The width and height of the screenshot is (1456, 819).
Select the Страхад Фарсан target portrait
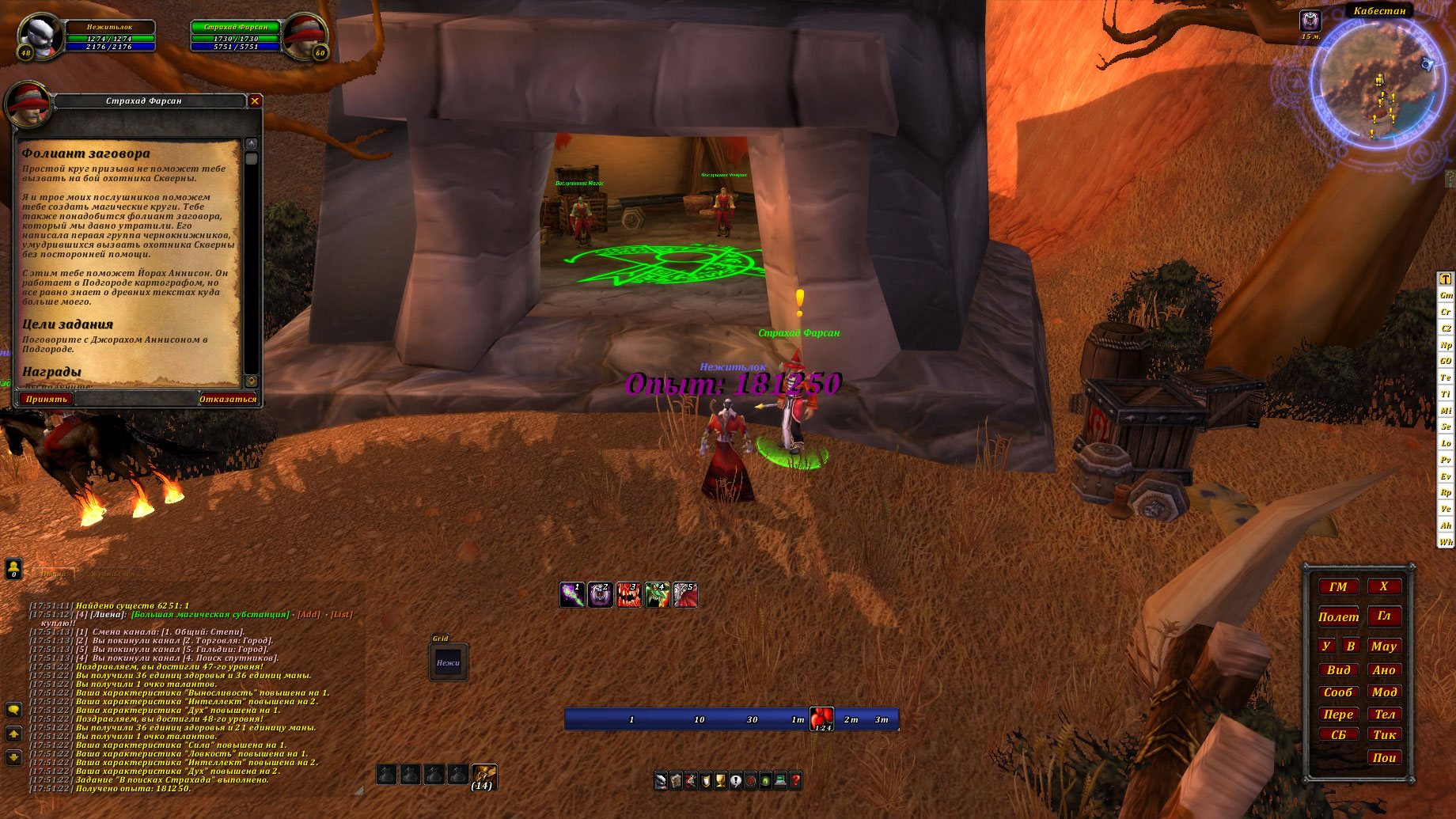click(304, 36)
